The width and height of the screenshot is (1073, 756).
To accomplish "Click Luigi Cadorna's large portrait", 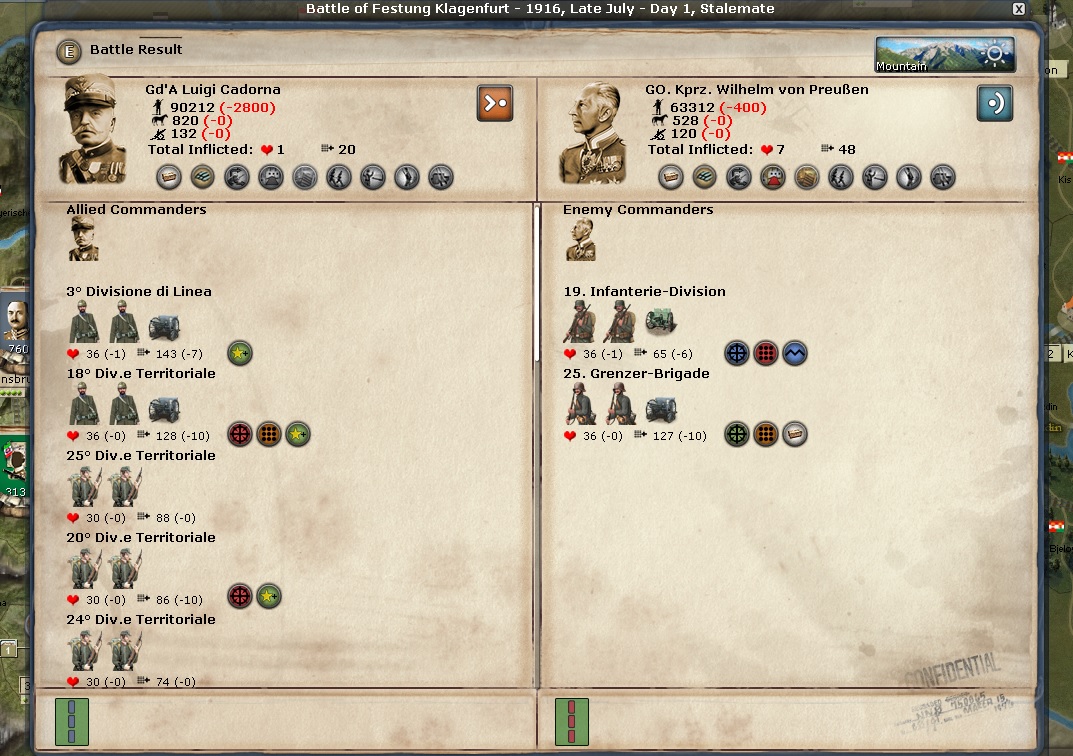I will coord(95,128).
